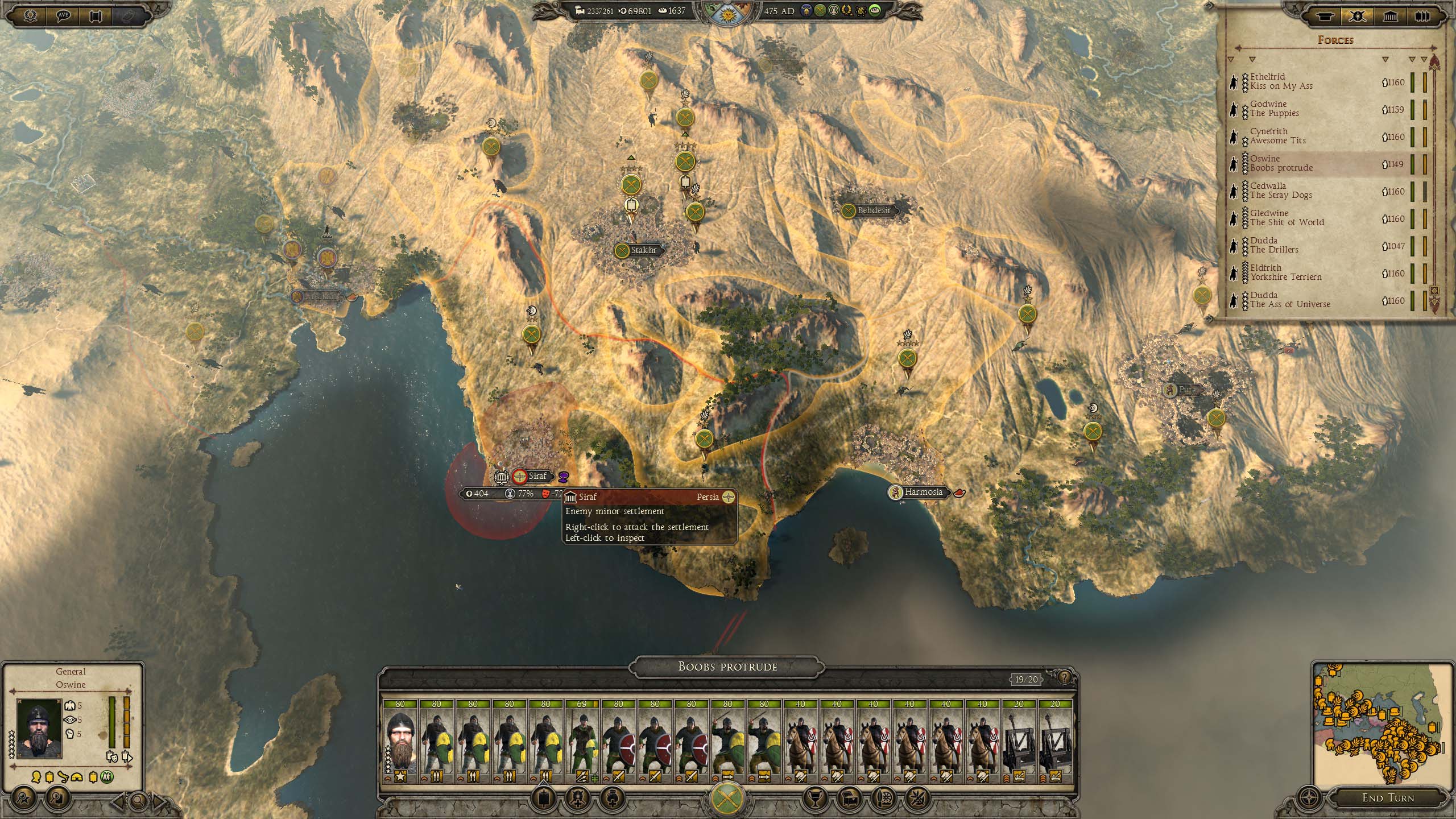The image size is (1456, 819).
Task: Select Godwine's The Puppies army row
Action: [x=1308, y=109]
